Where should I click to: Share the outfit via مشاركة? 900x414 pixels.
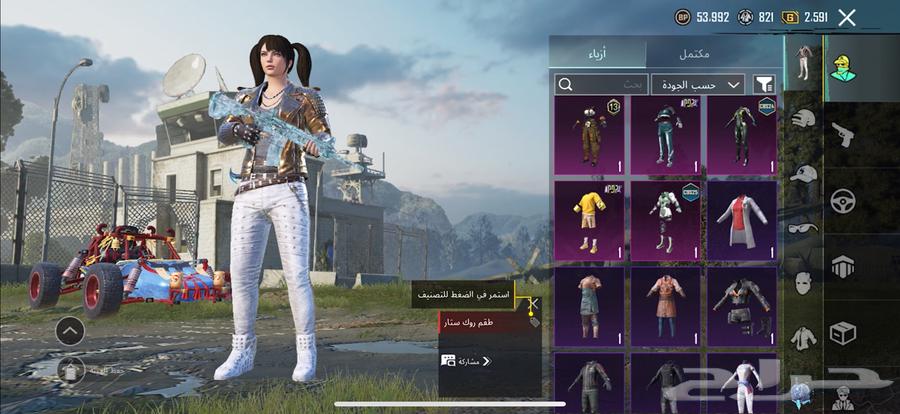pyautogui.click(x=467, y=360)
